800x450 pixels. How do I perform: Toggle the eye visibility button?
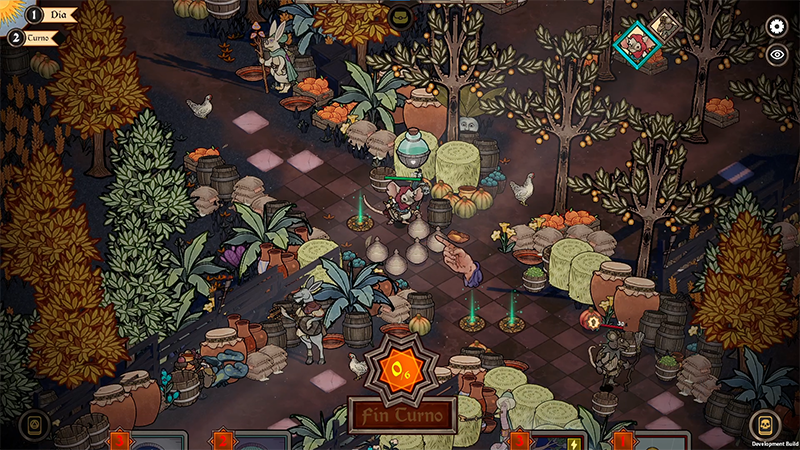click(x=776, y=55)
